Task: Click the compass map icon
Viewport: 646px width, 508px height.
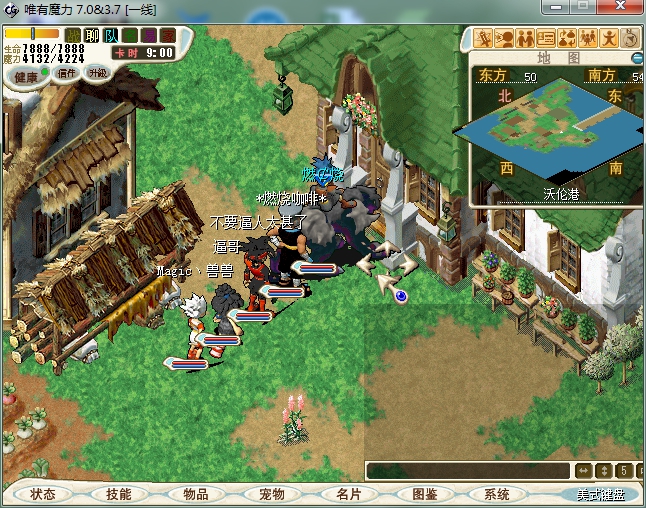Action: click(631, 39)
